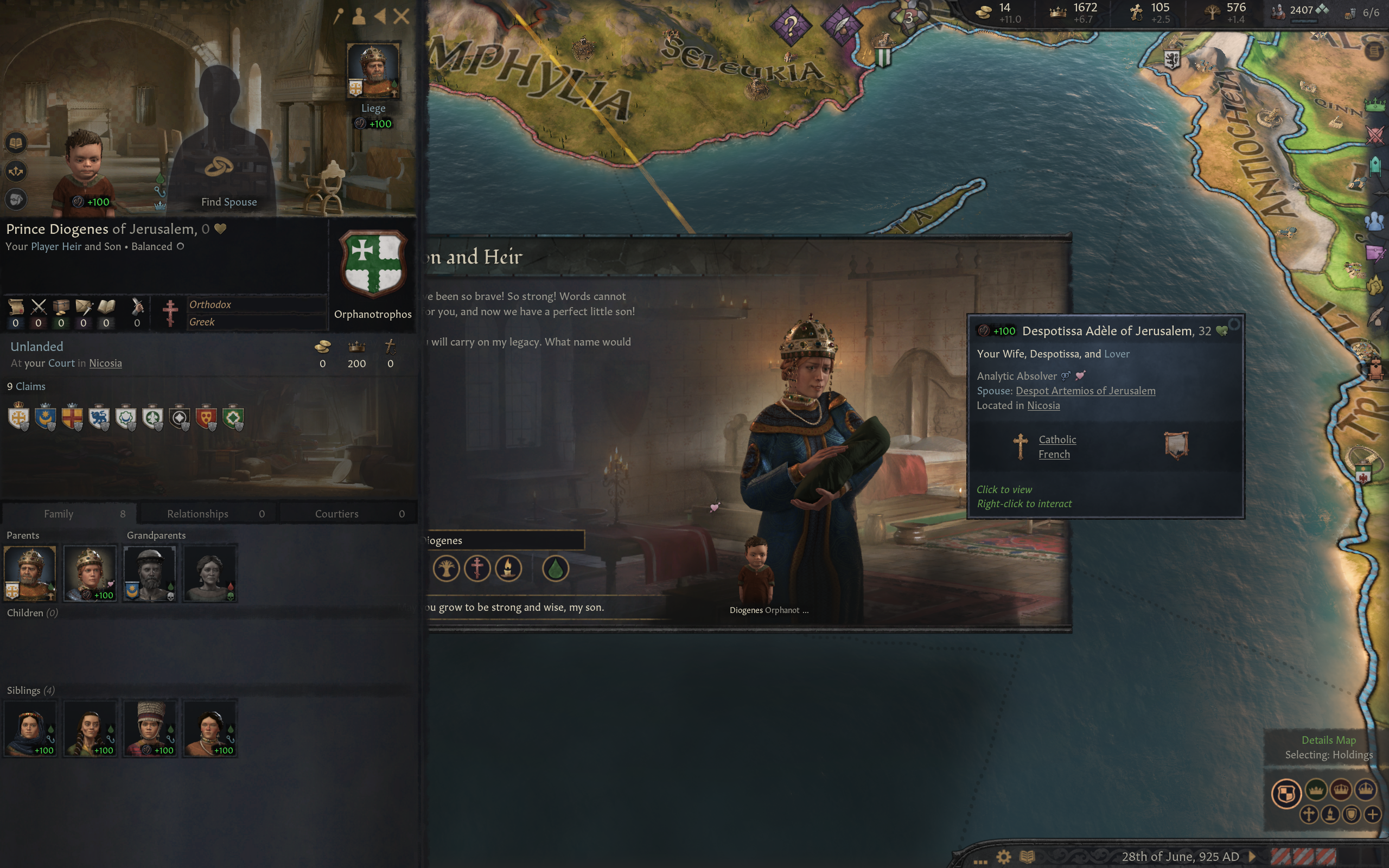
Task: Edit the child's name input field
Action: [504, 540]
